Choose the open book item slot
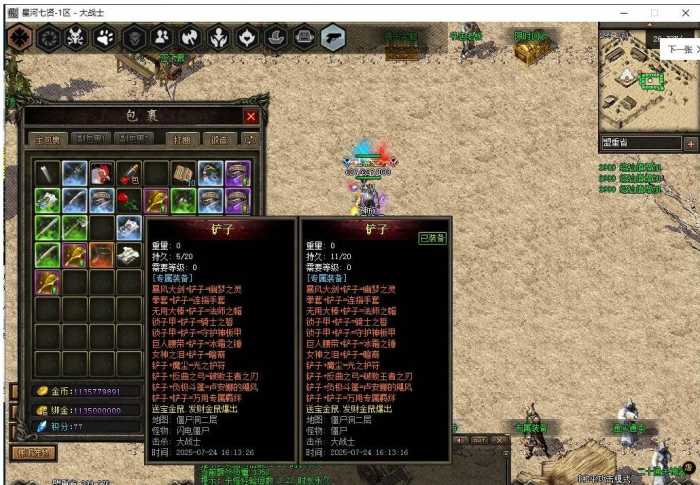The width and height of the screenshot is (700, 485). coord(182,173)
